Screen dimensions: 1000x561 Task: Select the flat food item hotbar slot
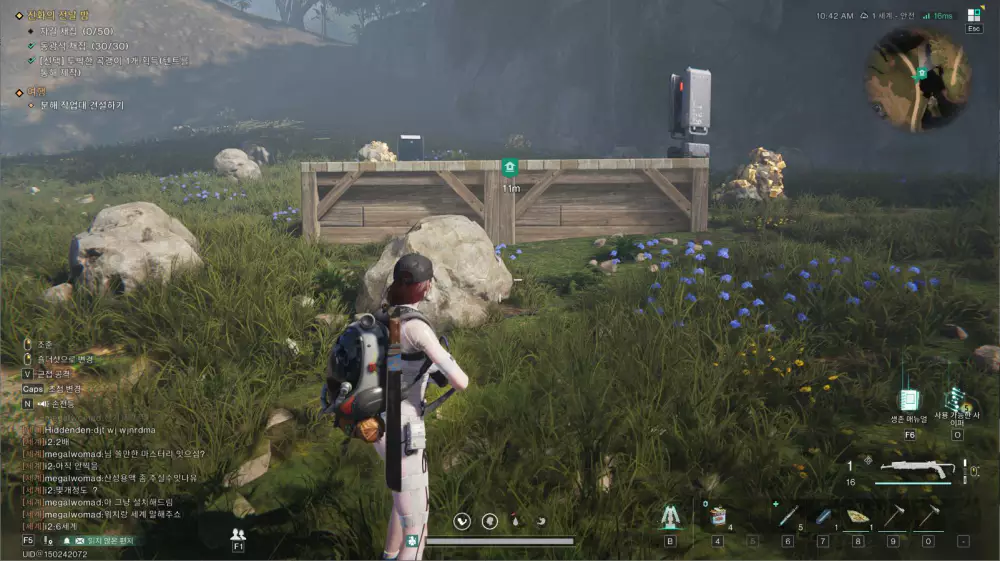857,517
